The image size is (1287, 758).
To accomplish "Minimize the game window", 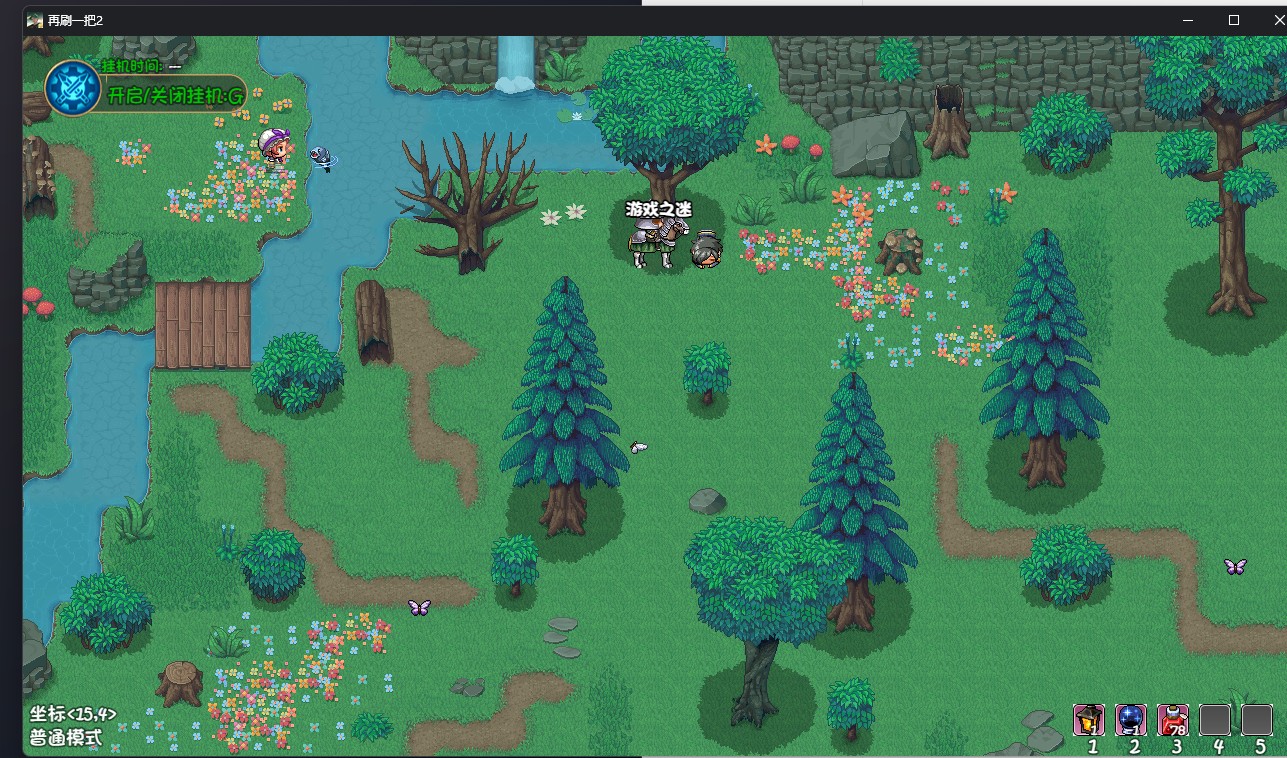I will coord(1188,20).
